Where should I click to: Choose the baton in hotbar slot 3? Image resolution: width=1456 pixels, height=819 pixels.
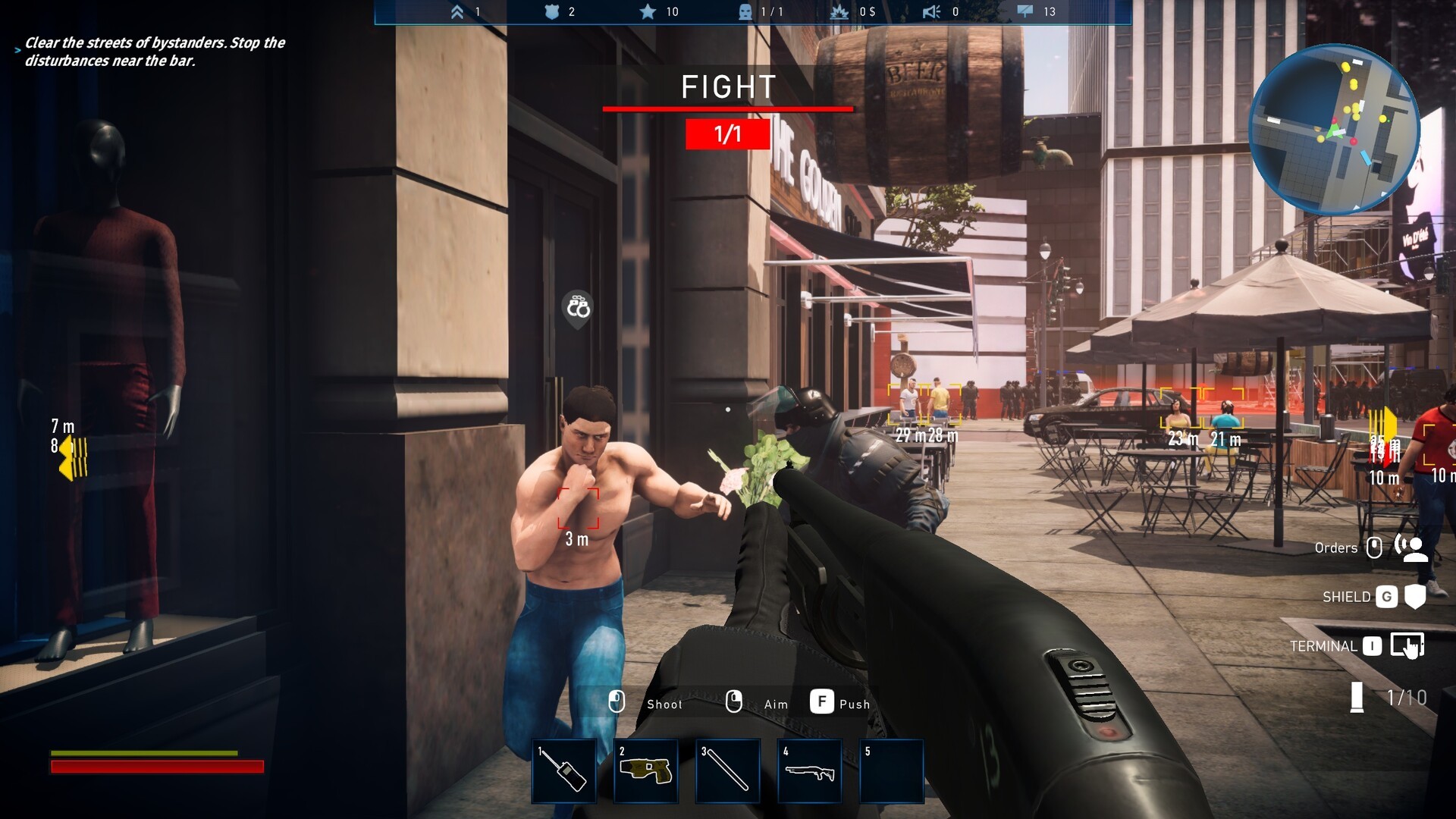pyautogui.click(x=727, y=770)
